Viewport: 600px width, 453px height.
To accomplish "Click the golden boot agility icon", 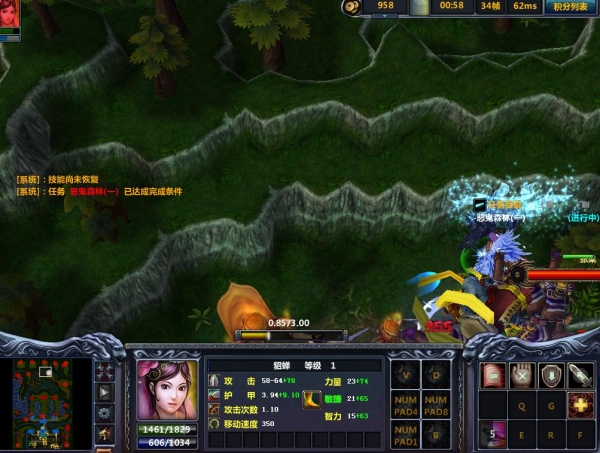I will (x=312, y=398).
